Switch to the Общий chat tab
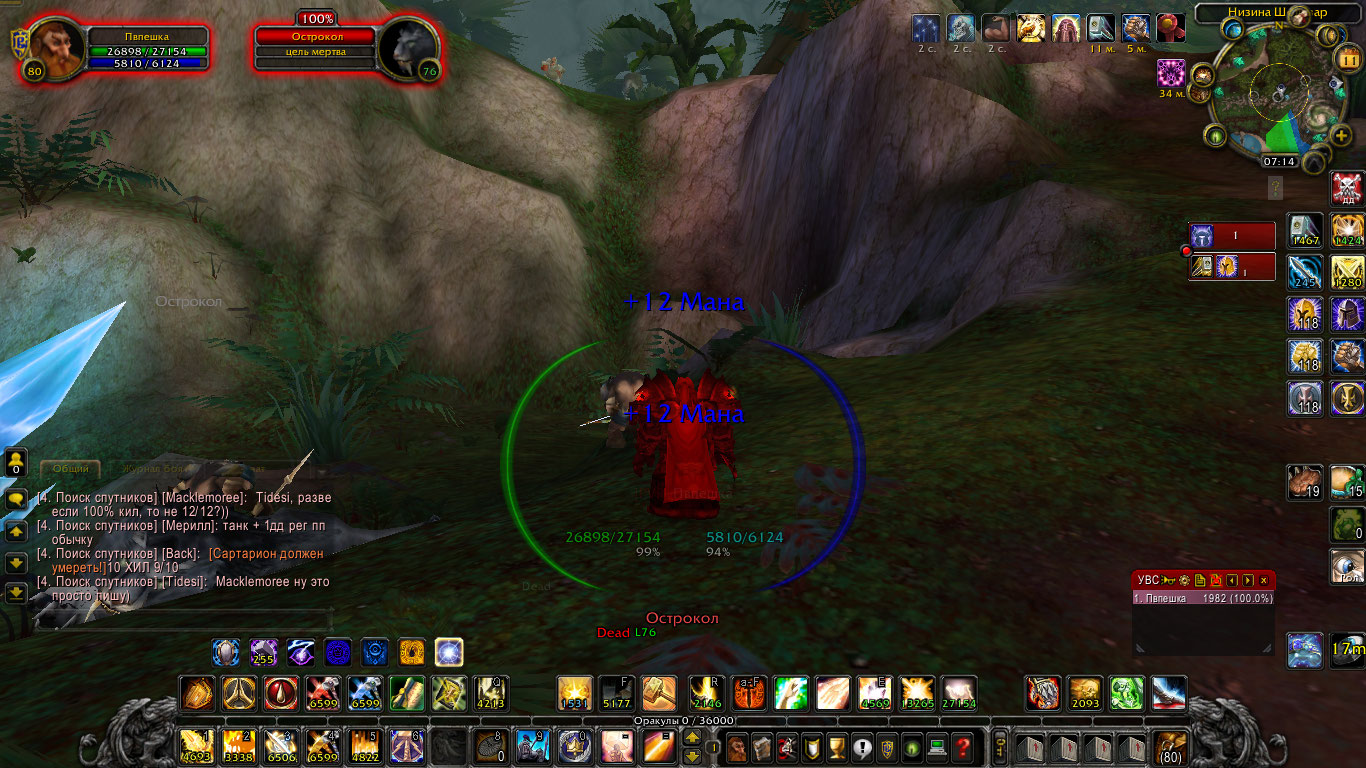The height and width of the screenshot is (768, 1366). coord(71,468)
